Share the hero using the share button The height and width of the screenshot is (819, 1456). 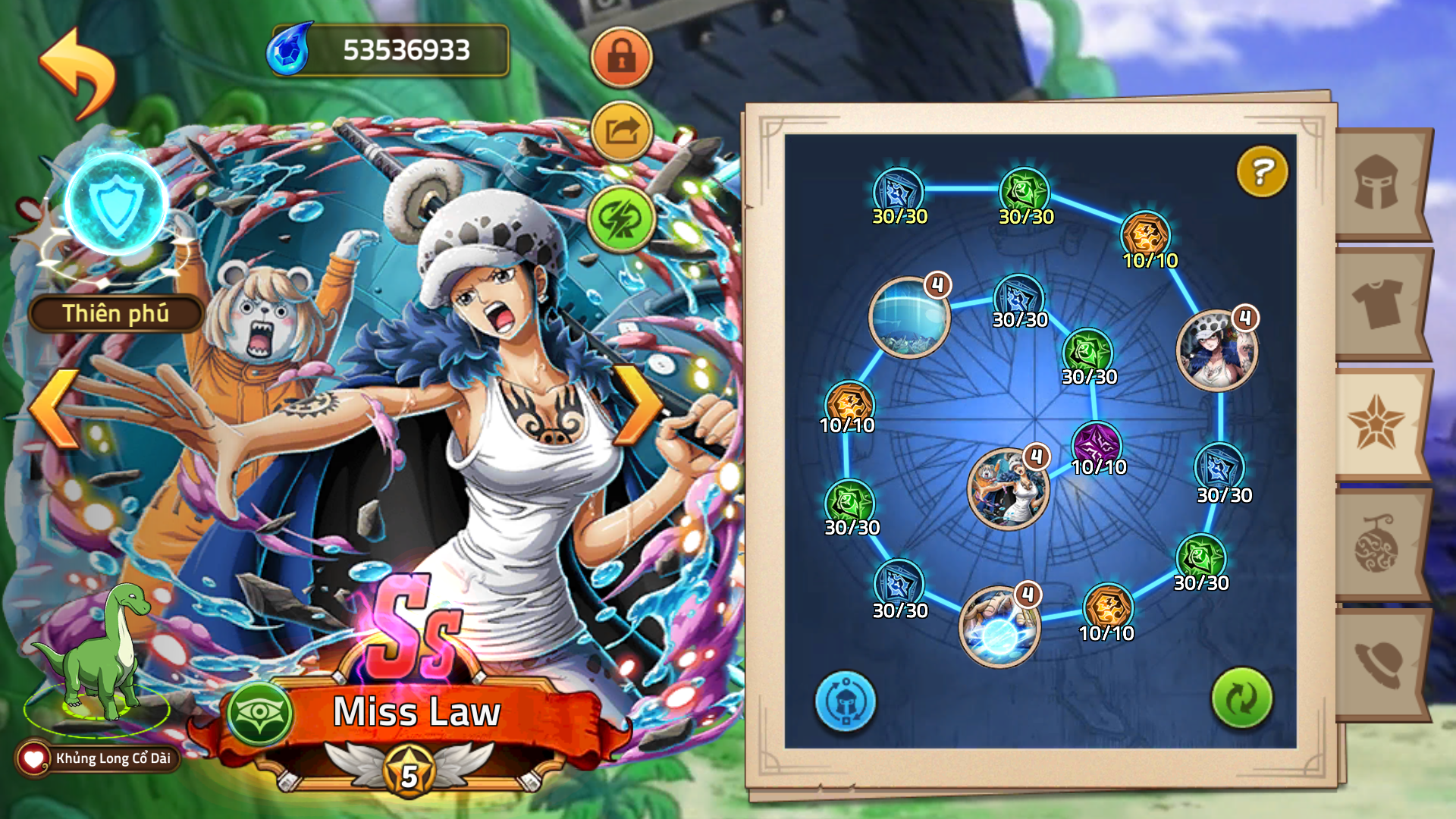[621, 132]
